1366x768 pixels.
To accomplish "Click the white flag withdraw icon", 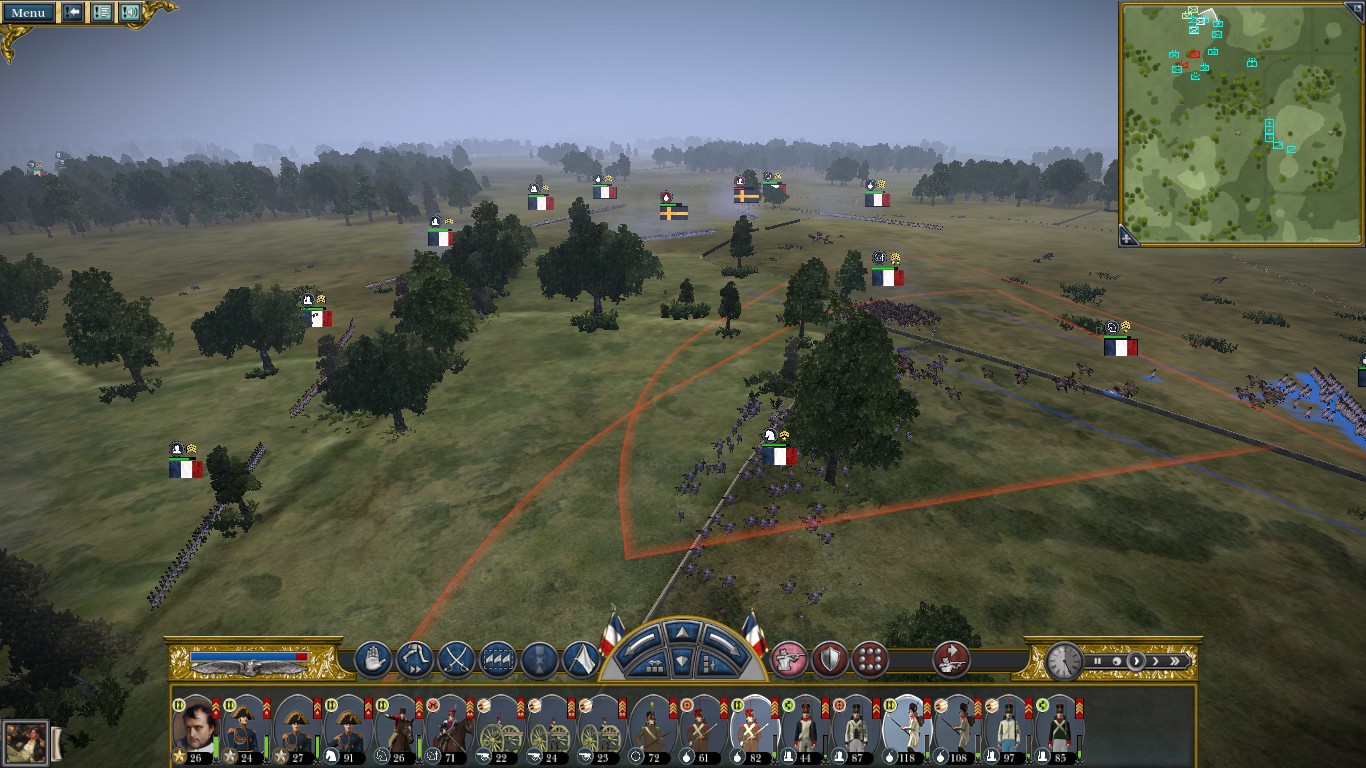I will coord(582,659).
